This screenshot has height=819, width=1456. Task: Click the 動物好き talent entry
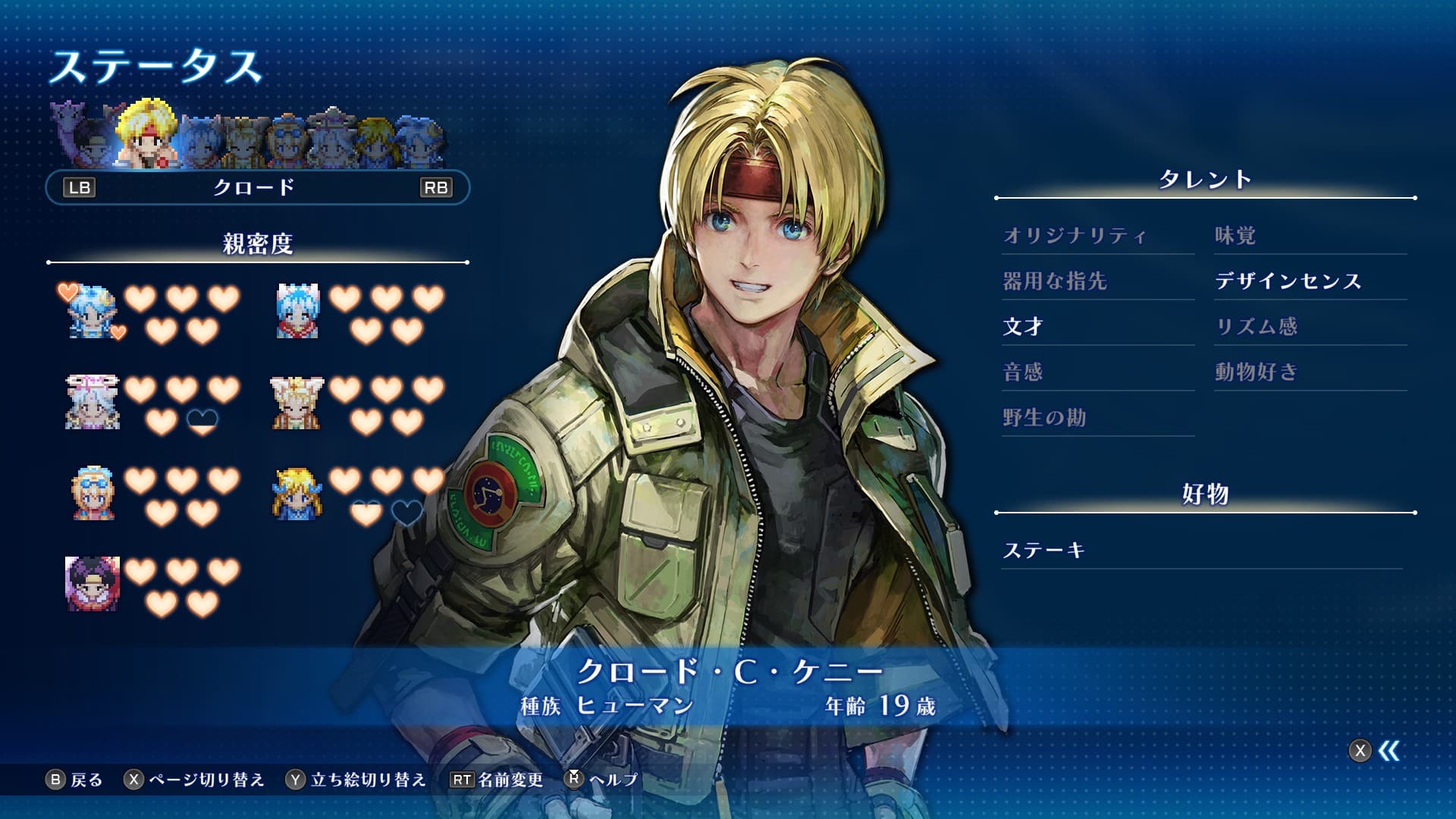click(1257, 372)
